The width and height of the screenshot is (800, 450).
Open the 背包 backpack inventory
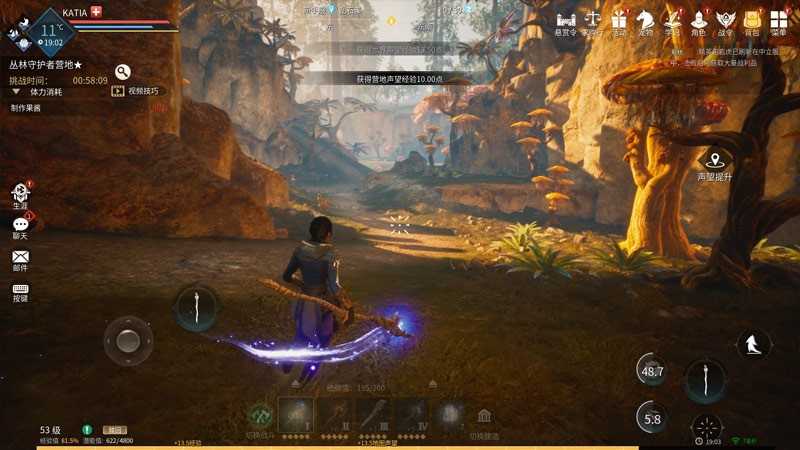pyautogui.click(x=752, y=20)
